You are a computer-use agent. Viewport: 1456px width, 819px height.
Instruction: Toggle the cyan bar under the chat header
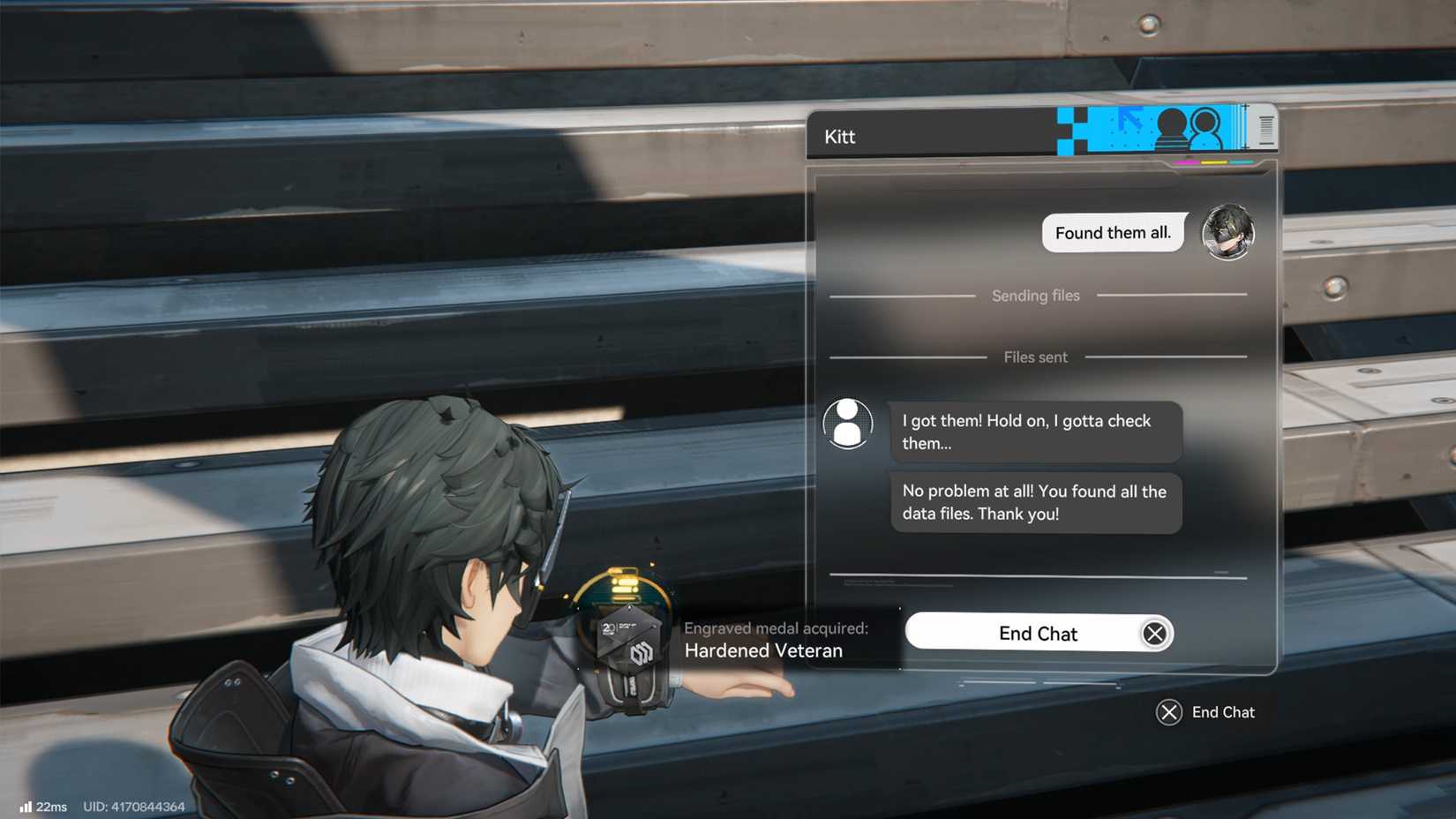coord(1242,162)
